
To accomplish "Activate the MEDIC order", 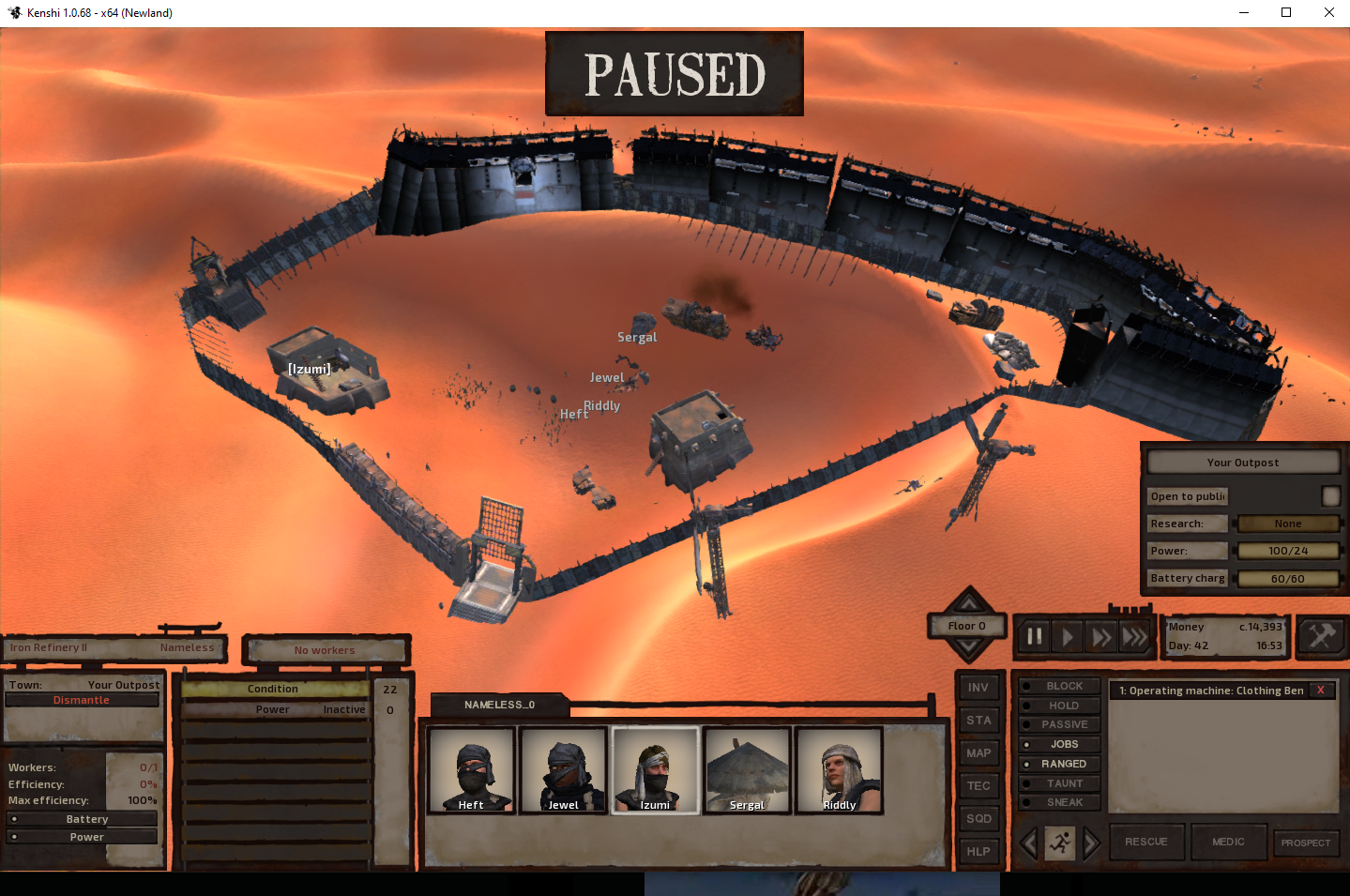I will [1228, 842].
